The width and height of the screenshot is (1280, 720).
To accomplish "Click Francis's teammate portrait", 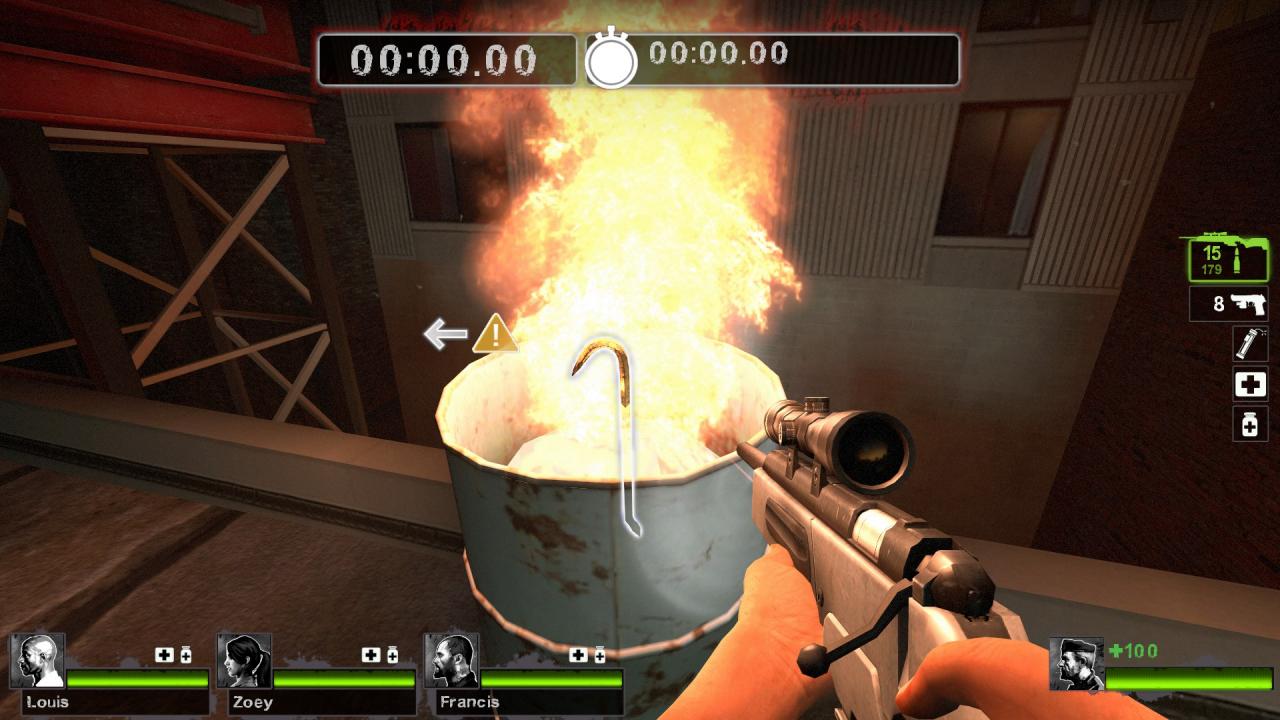I will pos(452,661).
